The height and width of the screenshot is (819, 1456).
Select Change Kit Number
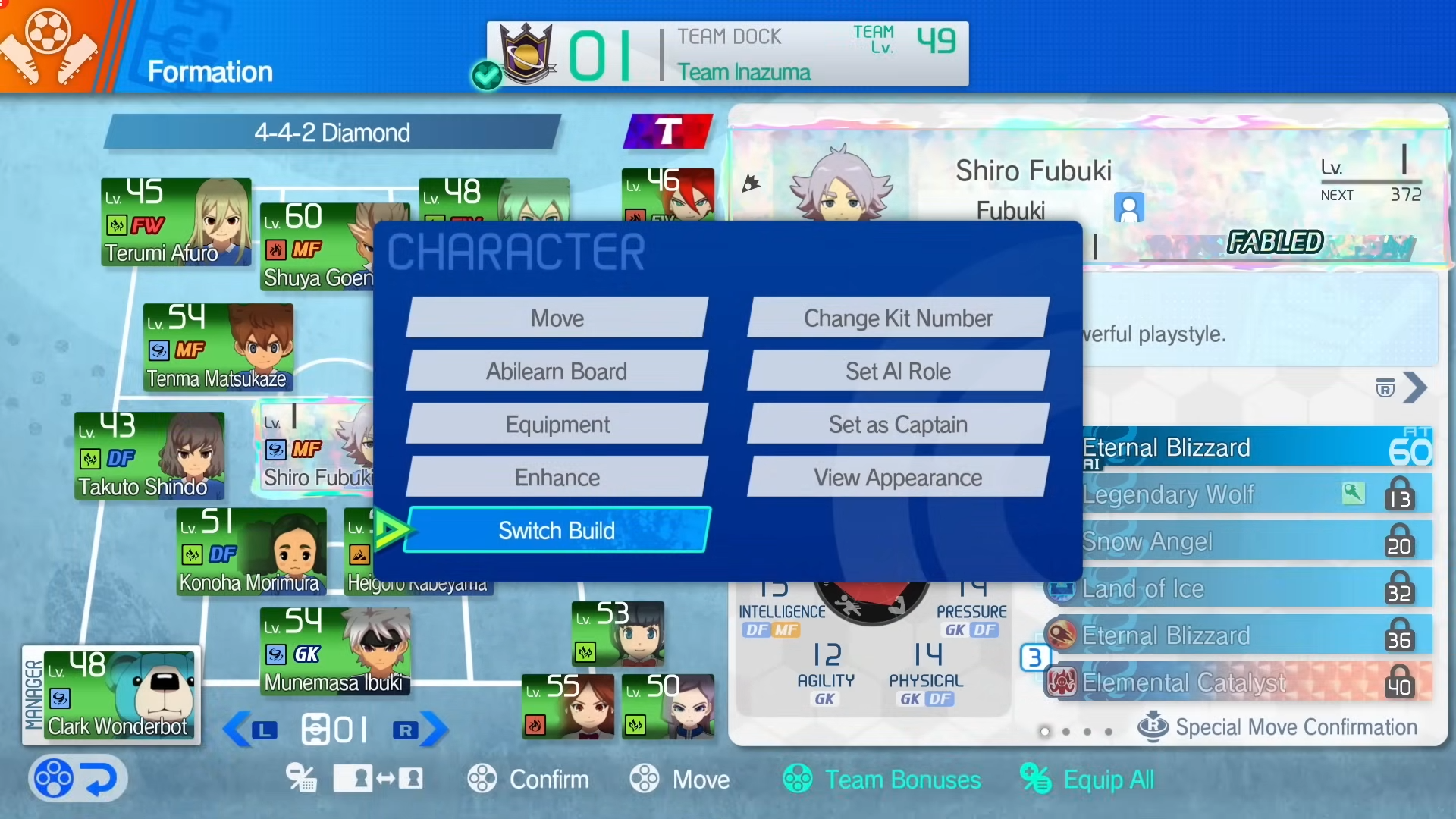pyautogui.click(x=898, y=318)
